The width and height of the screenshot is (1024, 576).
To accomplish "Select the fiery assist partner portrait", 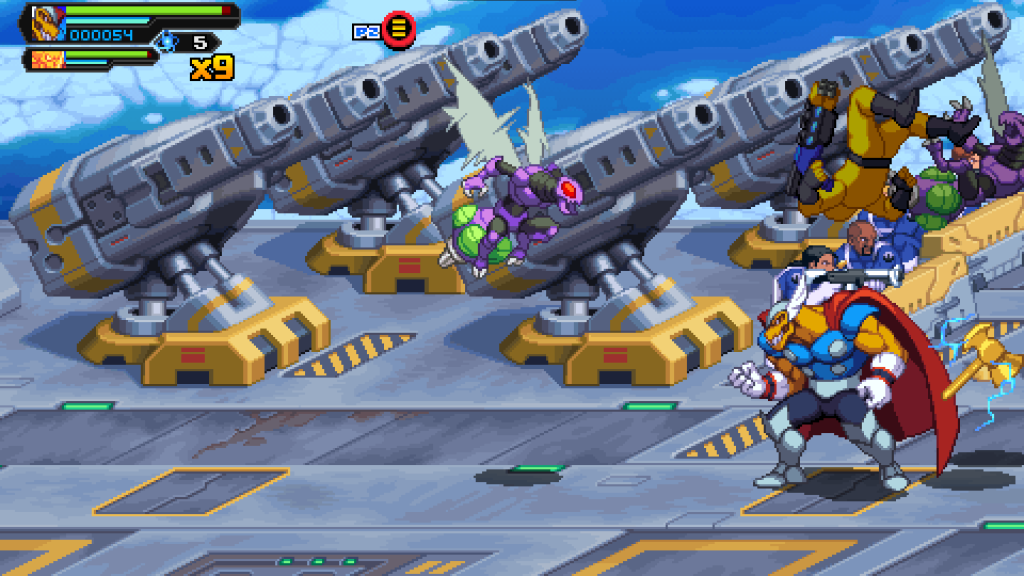I will 46,59.
